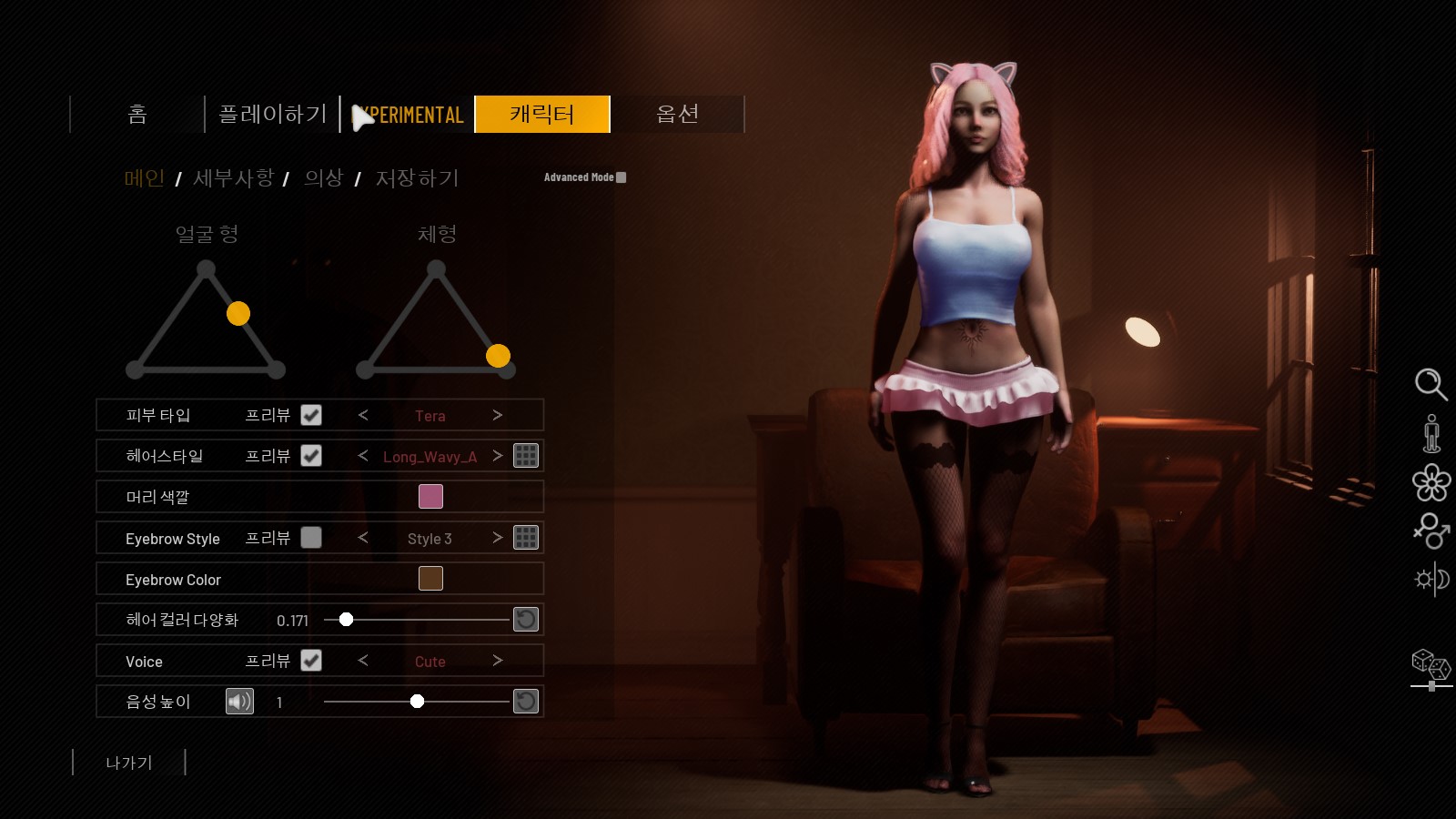This screenshot has height=819, width=1456.
Task: Reset the 헤어 컬러 다양화 slider
Action: (526, 620)
